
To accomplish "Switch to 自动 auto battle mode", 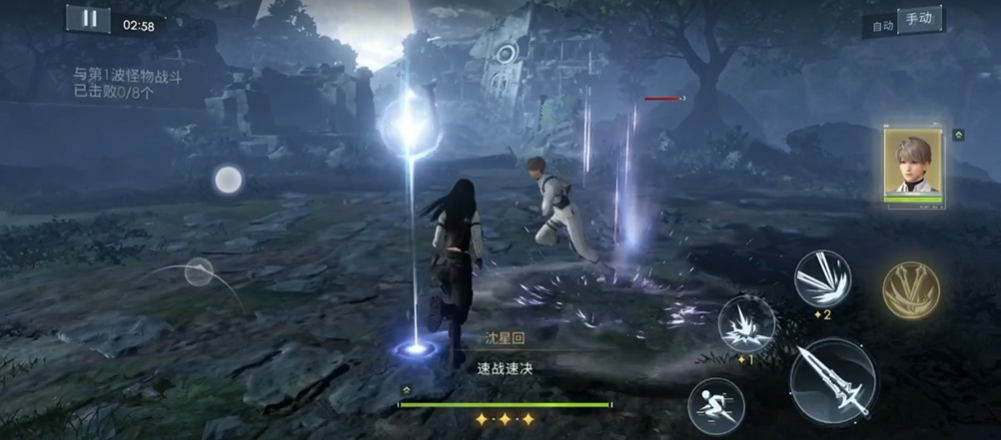I will pyautogui.click(x=882, y=26).
